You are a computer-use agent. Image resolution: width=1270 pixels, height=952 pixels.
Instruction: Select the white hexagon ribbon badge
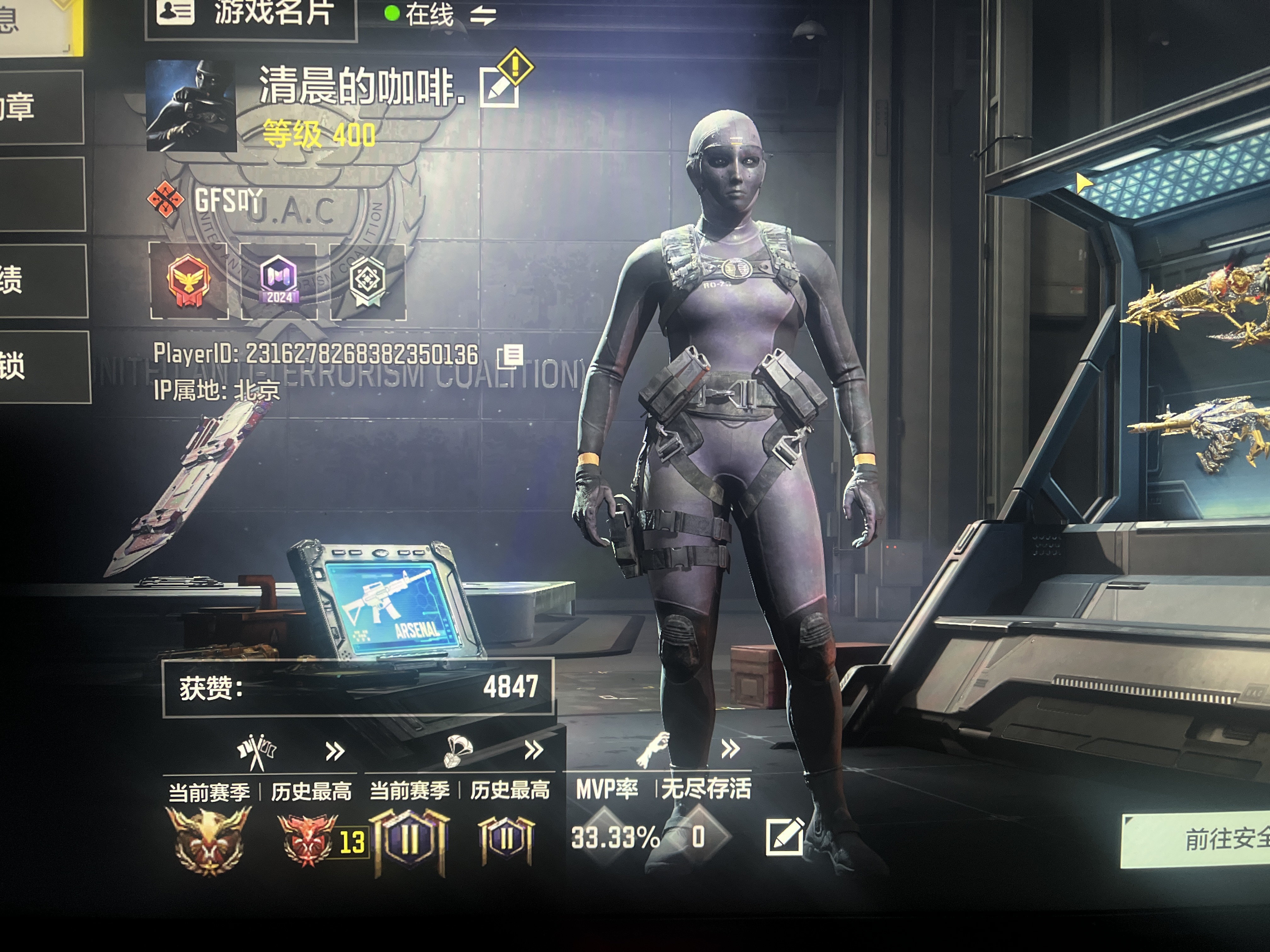point(368,280)
